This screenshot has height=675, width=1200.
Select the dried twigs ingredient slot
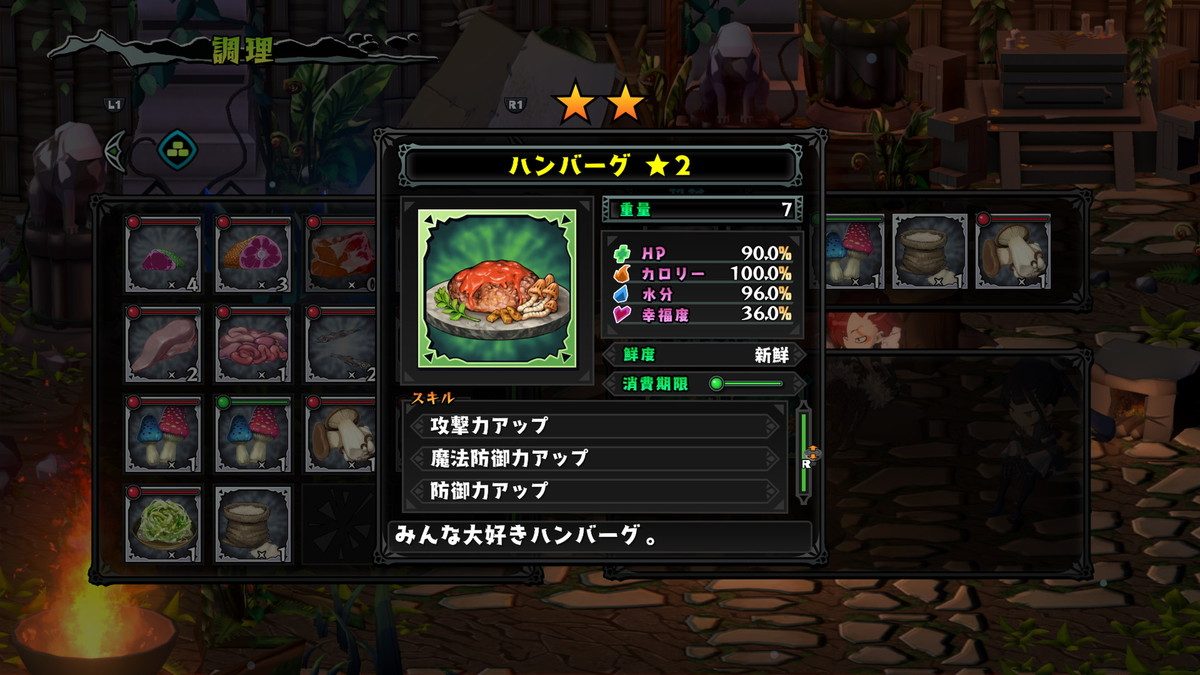point(342,344)
